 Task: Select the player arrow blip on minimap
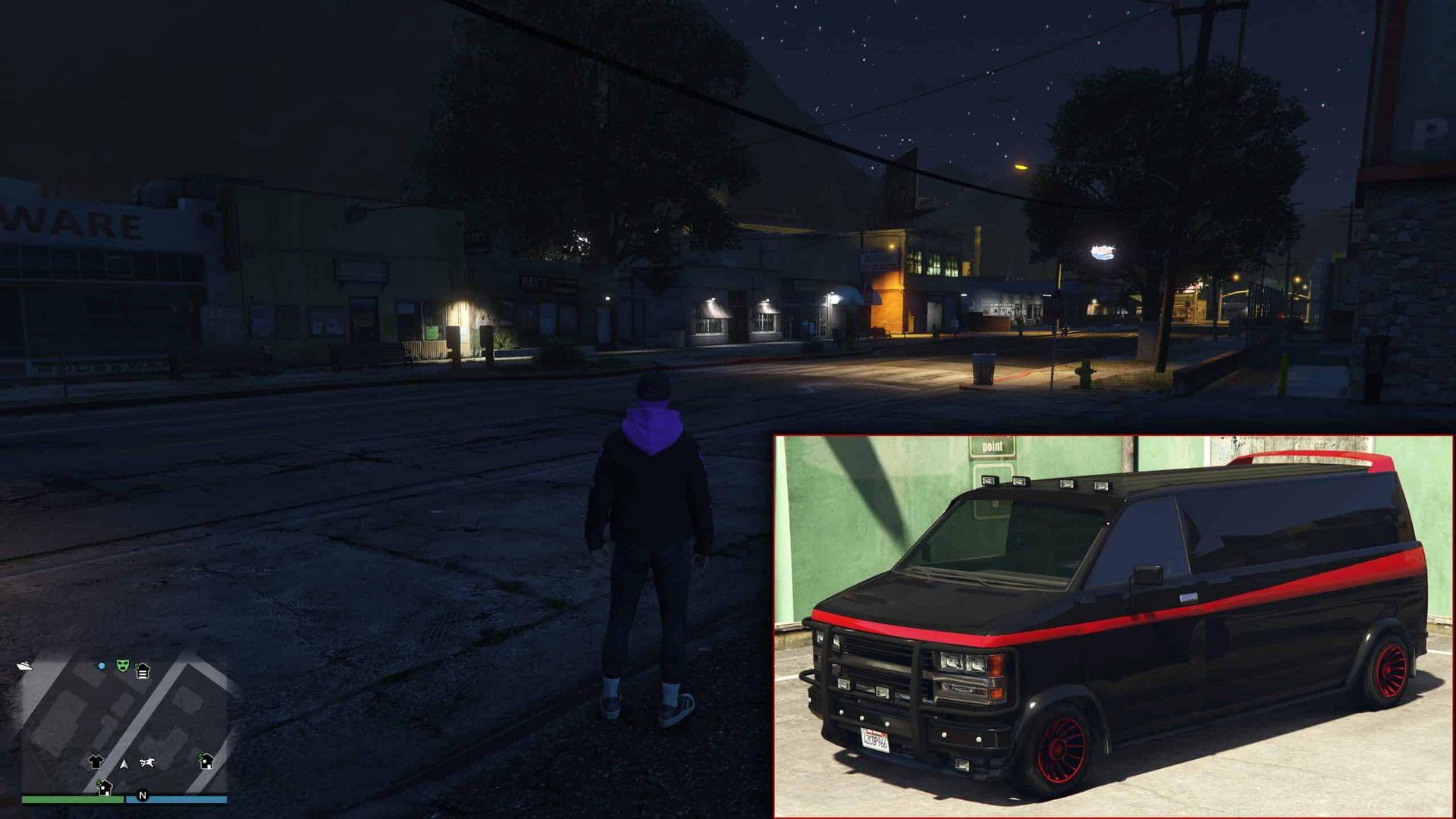pyautogui.click(x=124, y=765)
